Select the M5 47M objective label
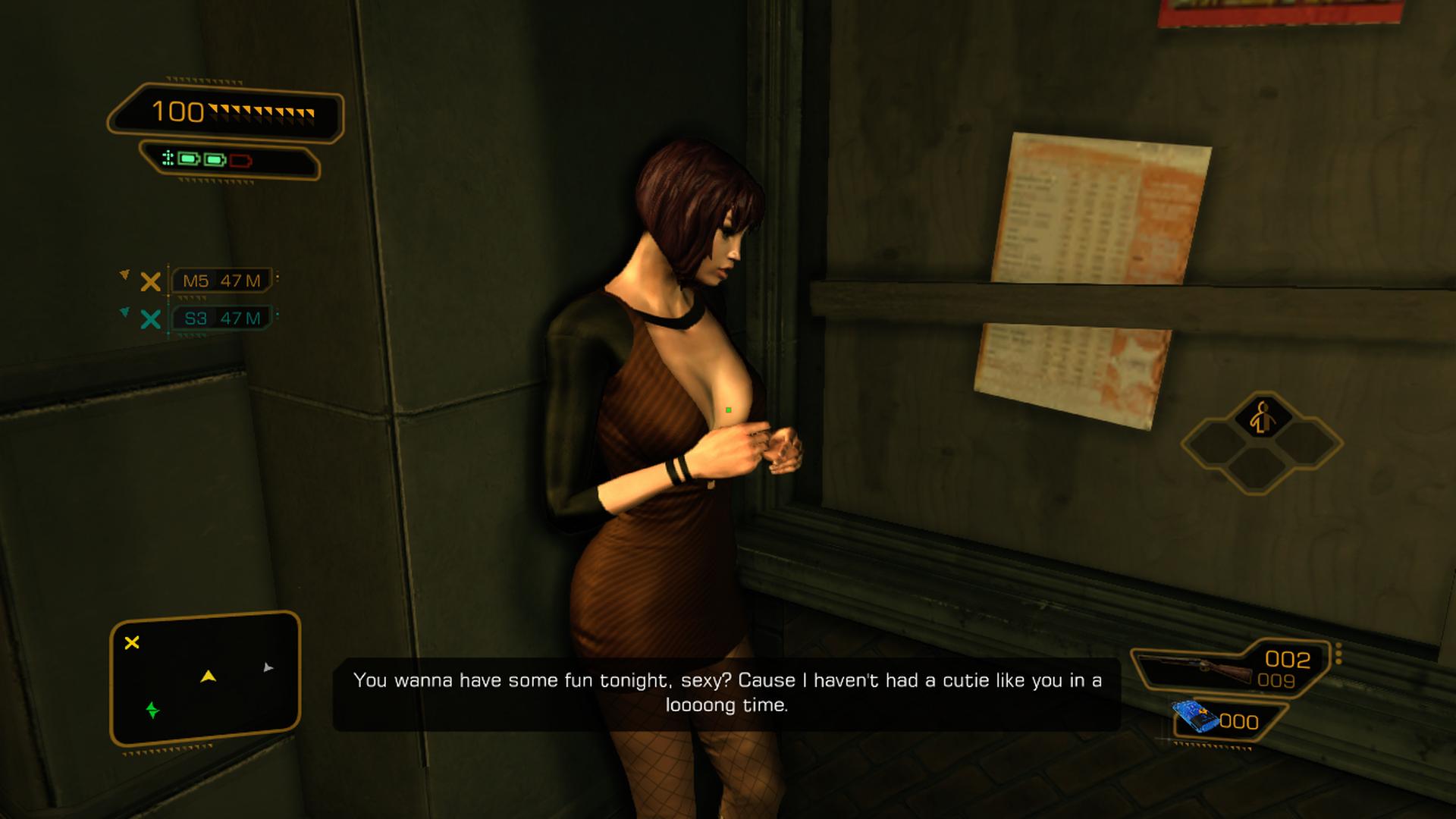Screen dimensions: 1456x819 [x=221, y=280]
